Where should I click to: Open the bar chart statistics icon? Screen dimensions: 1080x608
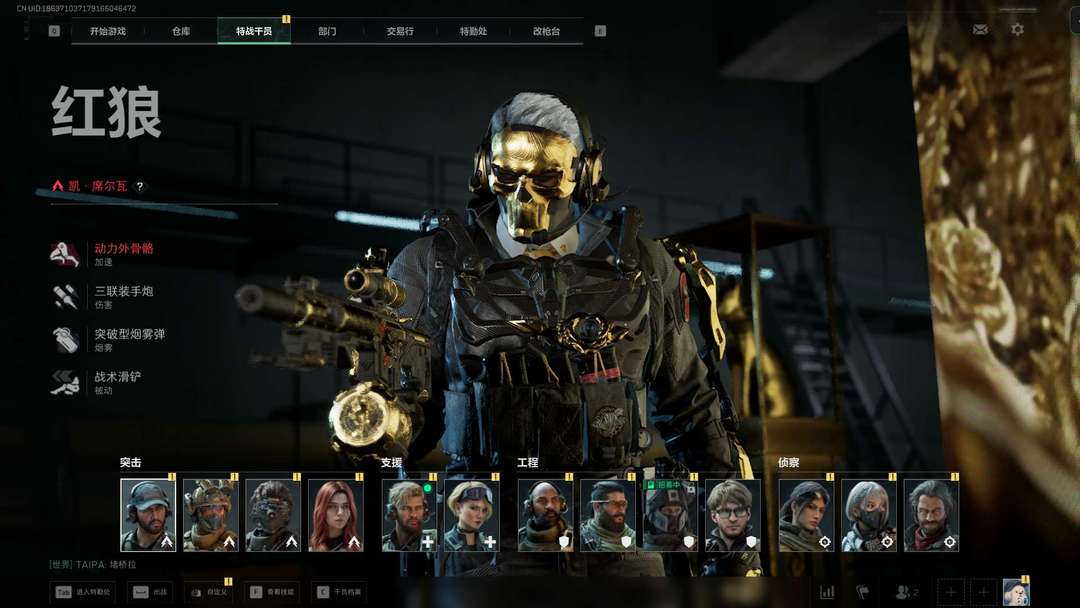[827, 592]
